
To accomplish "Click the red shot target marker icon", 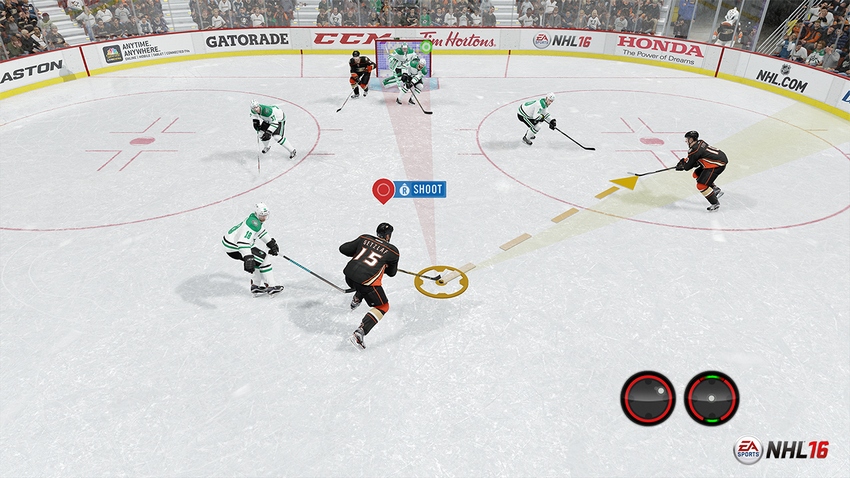I will (383, 190).
